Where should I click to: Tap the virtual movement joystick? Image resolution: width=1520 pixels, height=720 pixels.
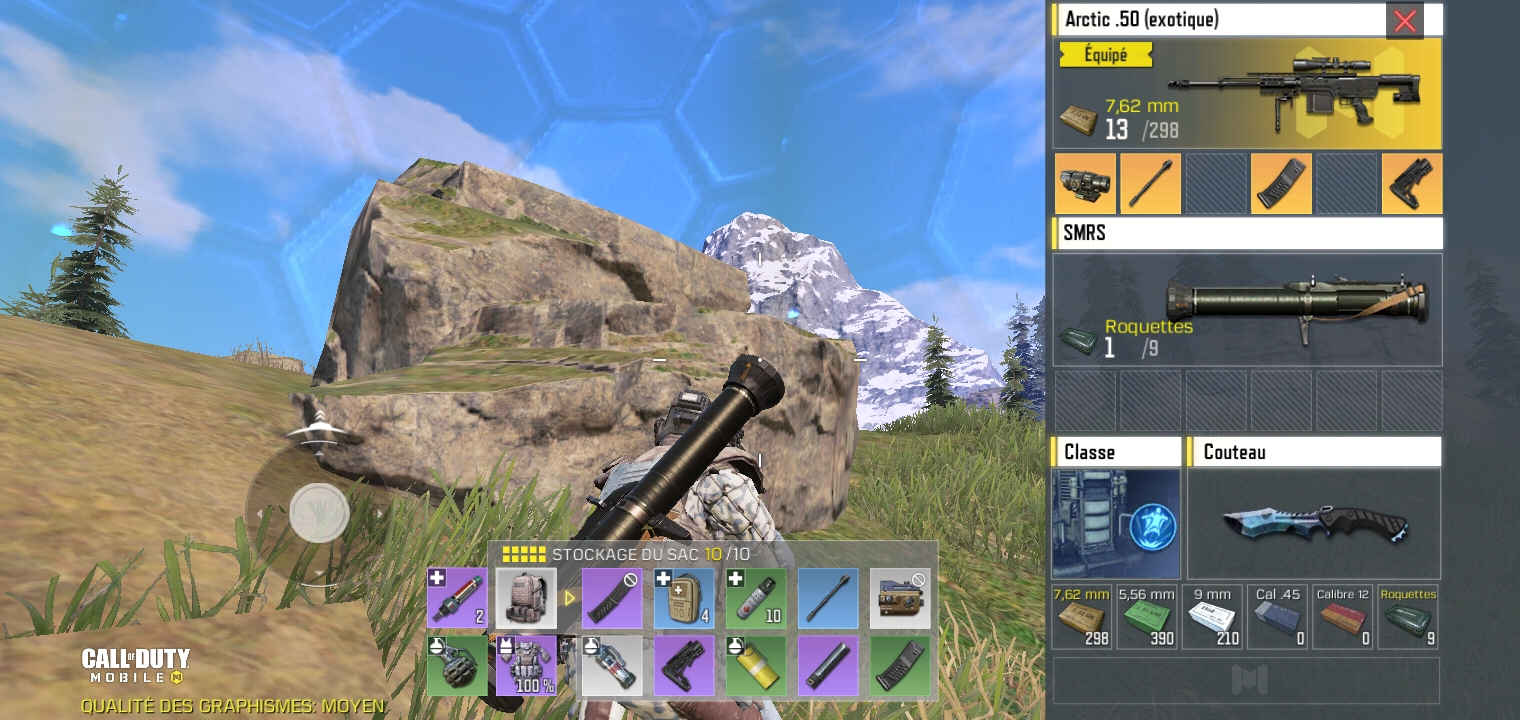pyautogui.click(x=319, y=513)
